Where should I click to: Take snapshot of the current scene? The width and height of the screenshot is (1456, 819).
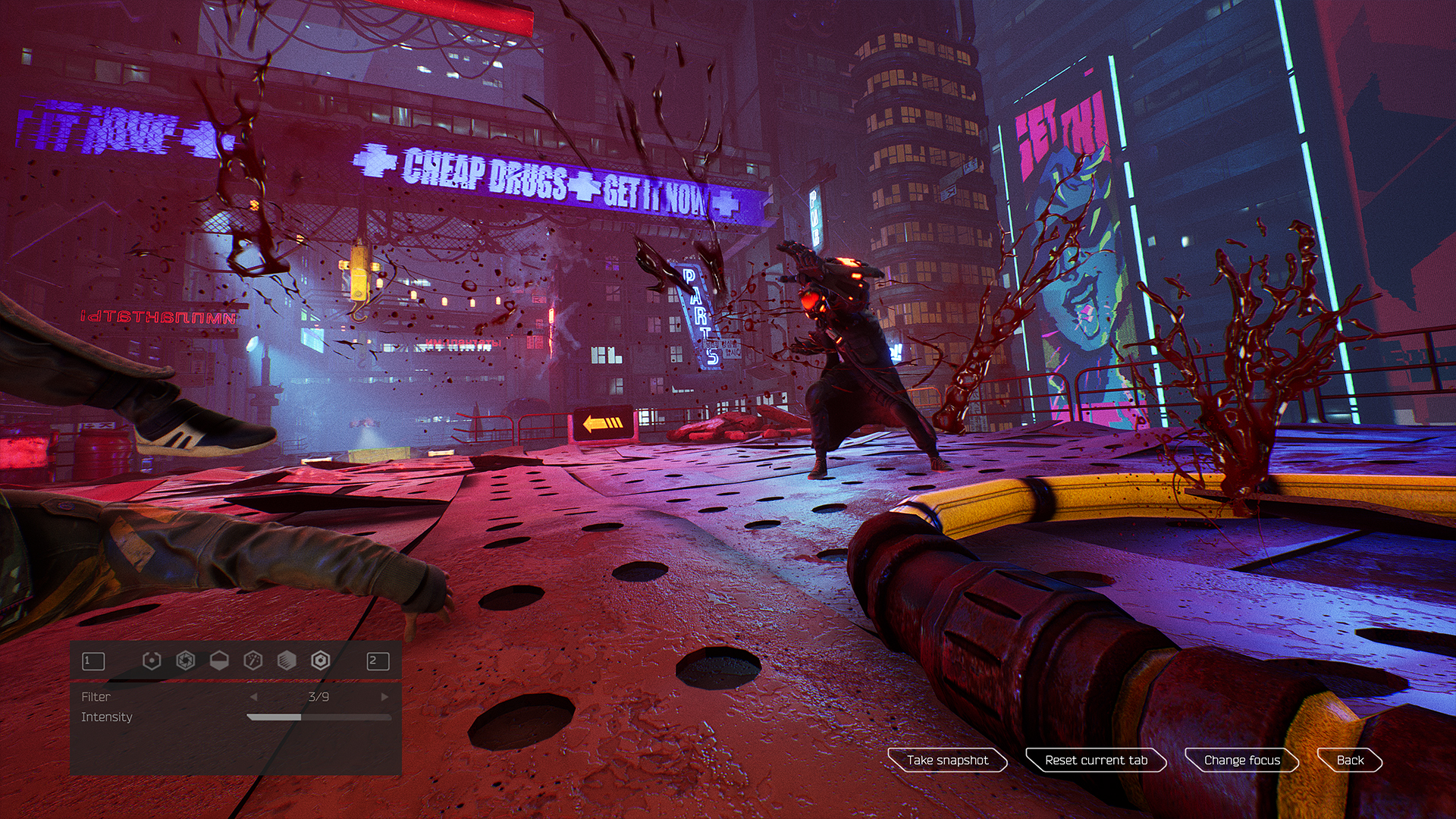pyautogui.click(x=947, y=760)
